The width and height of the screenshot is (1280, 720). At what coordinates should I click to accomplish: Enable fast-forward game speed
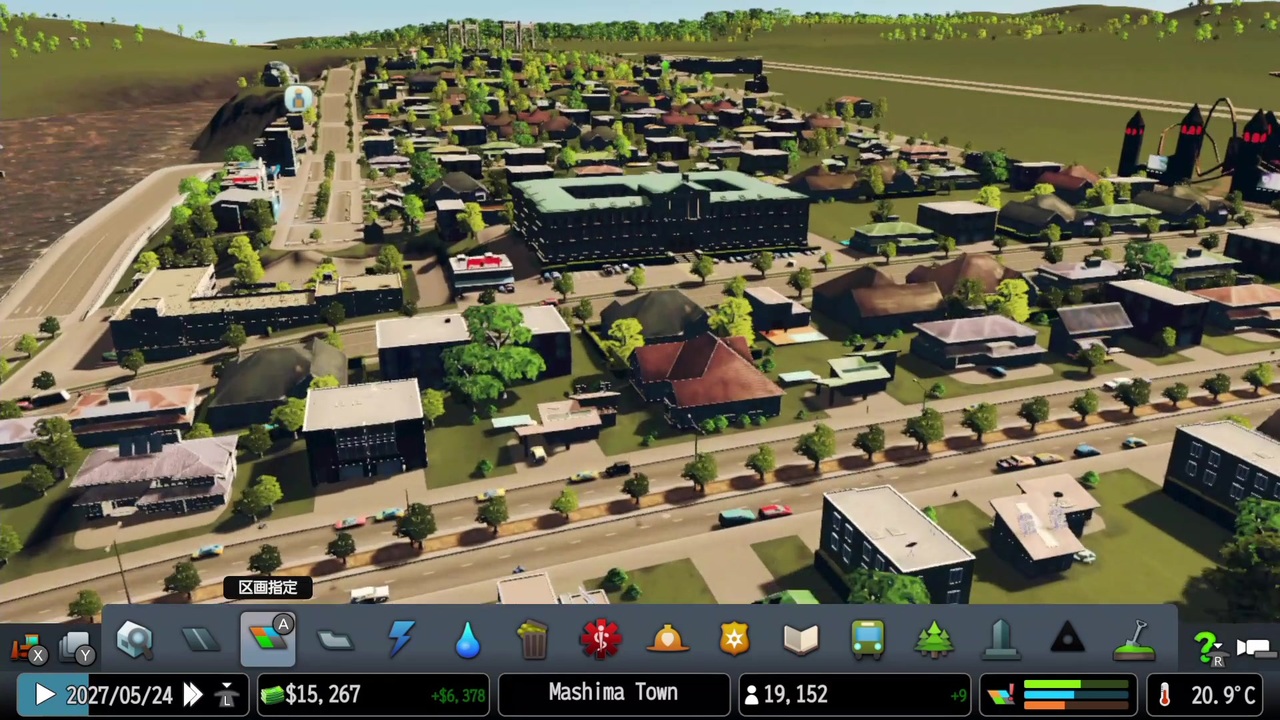click(192, 695)
